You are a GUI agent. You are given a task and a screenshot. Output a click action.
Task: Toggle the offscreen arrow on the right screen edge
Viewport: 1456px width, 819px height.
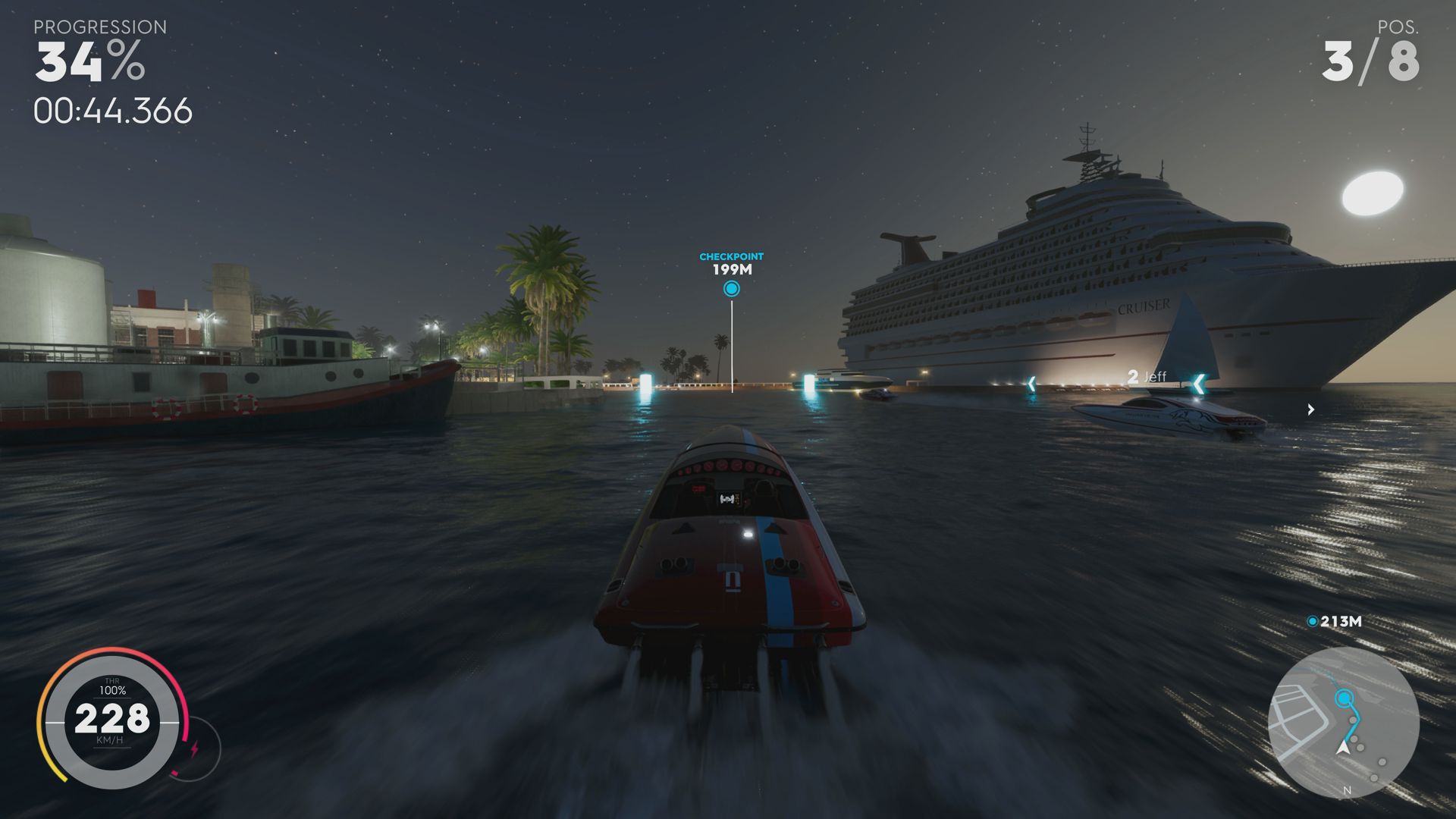click(1310, 410)
